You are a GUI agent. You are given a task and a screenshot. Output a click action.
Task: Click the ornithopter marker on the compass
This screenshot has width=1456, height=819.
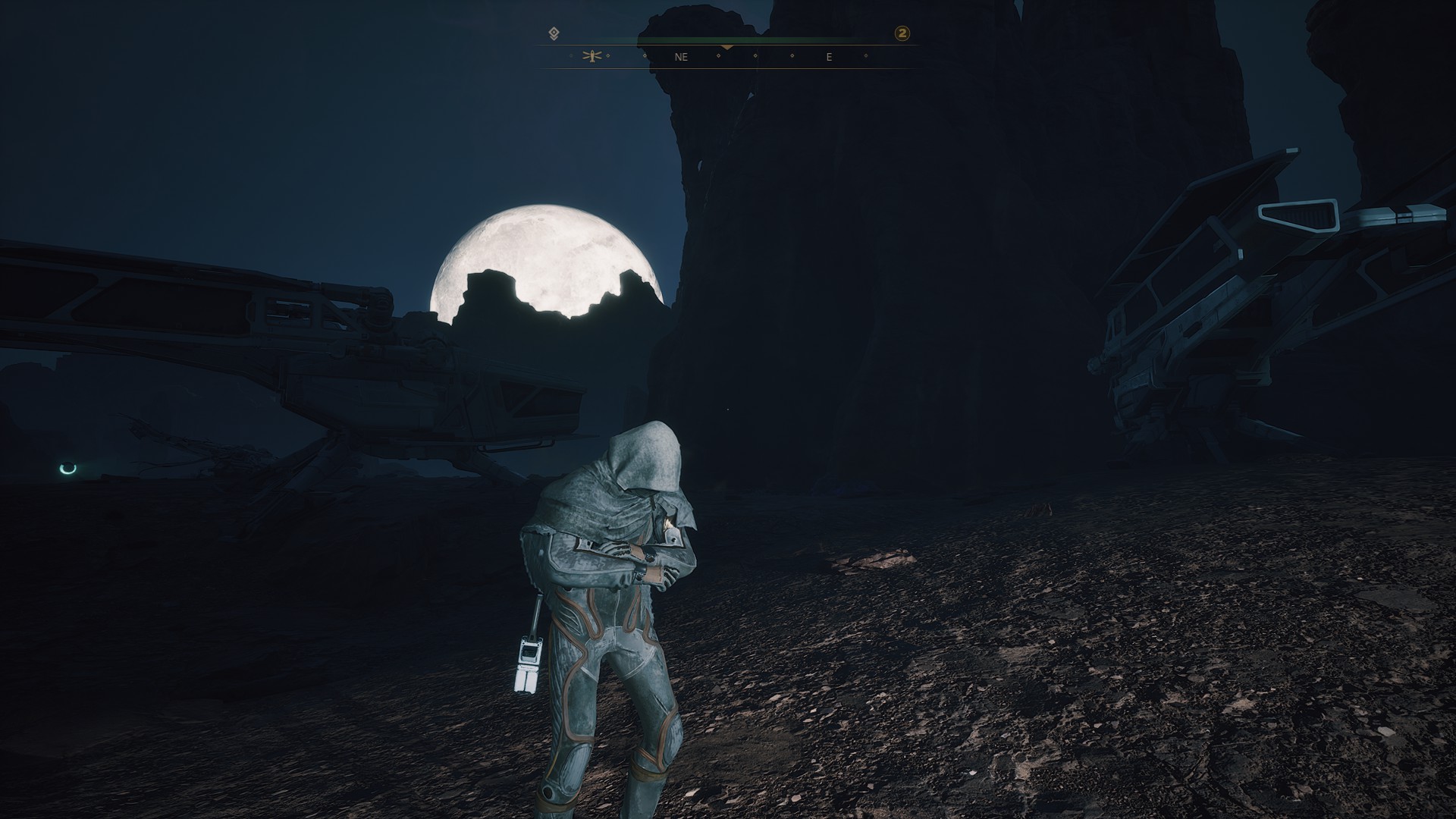coord(592,56)
